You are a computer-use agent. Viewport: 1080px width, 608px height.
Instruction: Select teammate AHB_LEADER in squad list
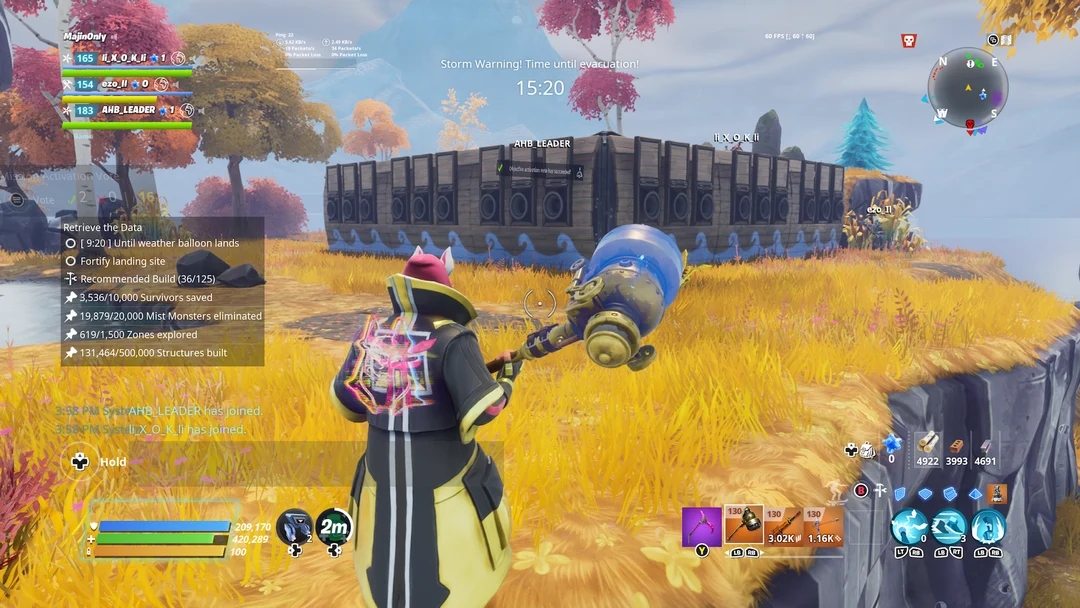point(128,111)
